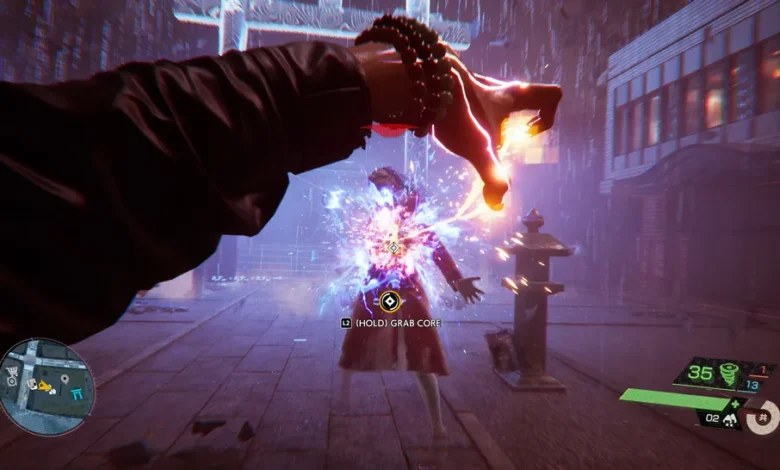Click the food consumable item icon
The height and width of the screenshot is (470, 780).
(x=730, y=420)
